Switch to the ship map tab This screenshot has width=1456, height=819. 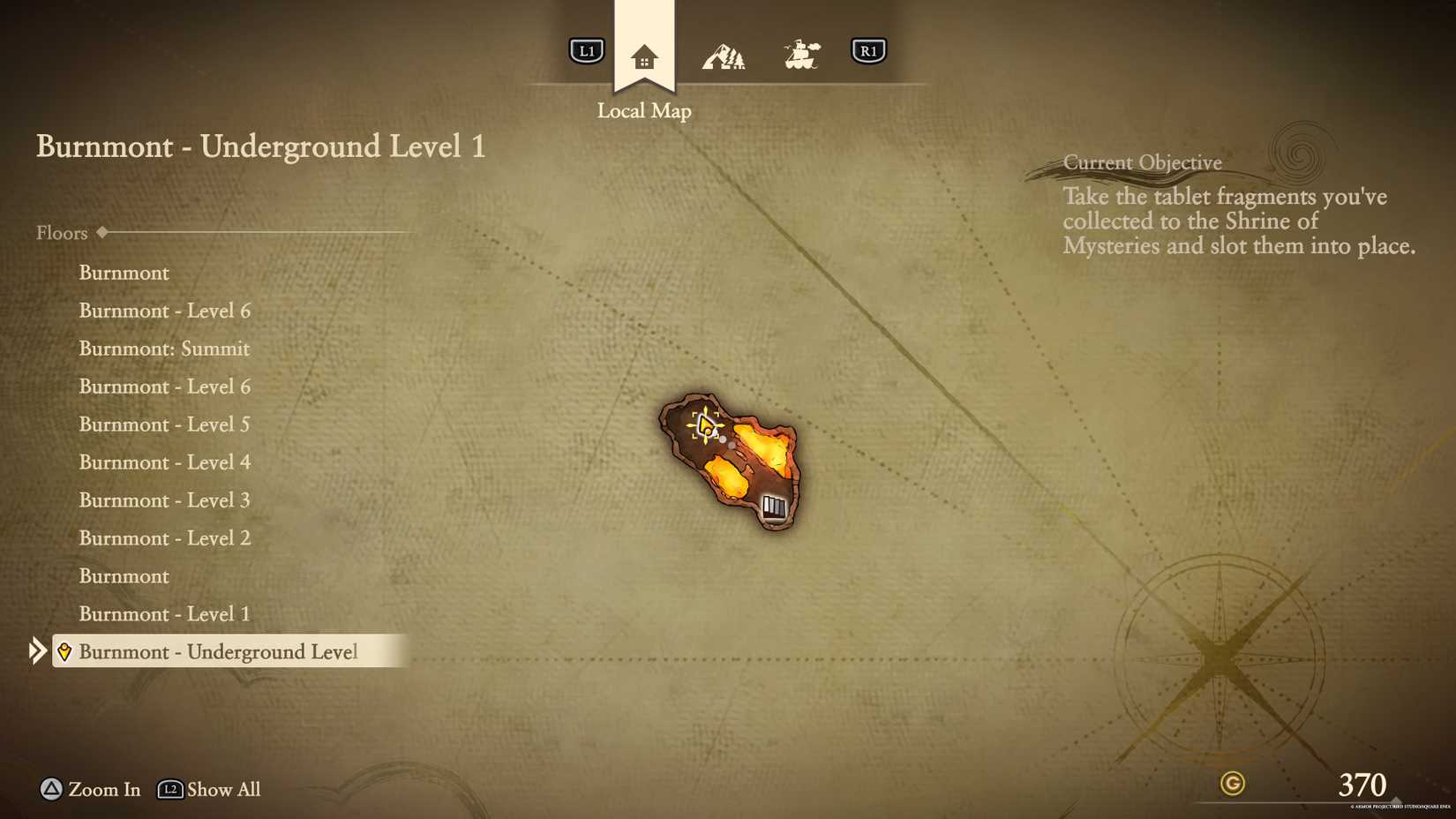point(801,55)
